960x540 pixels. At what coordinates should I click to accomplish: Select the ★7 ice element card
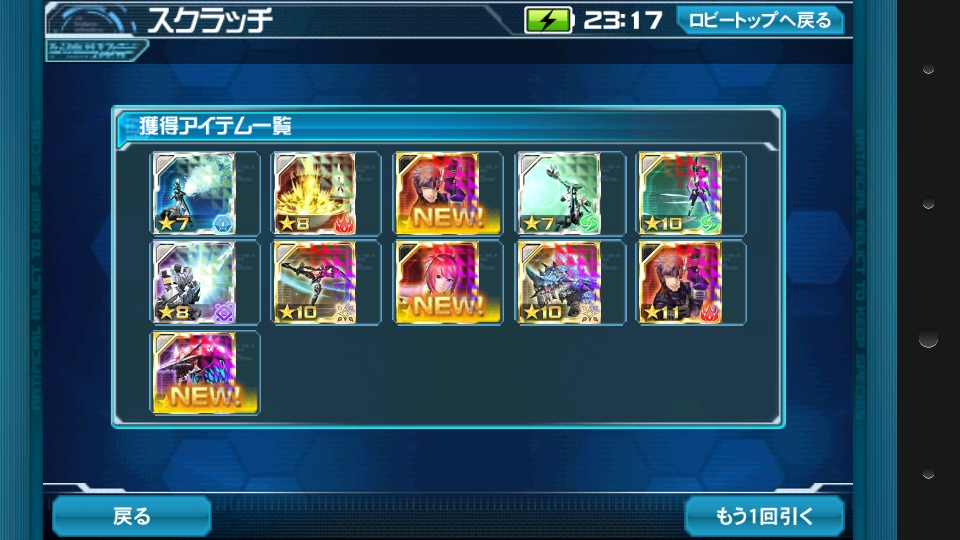[193, 193]
